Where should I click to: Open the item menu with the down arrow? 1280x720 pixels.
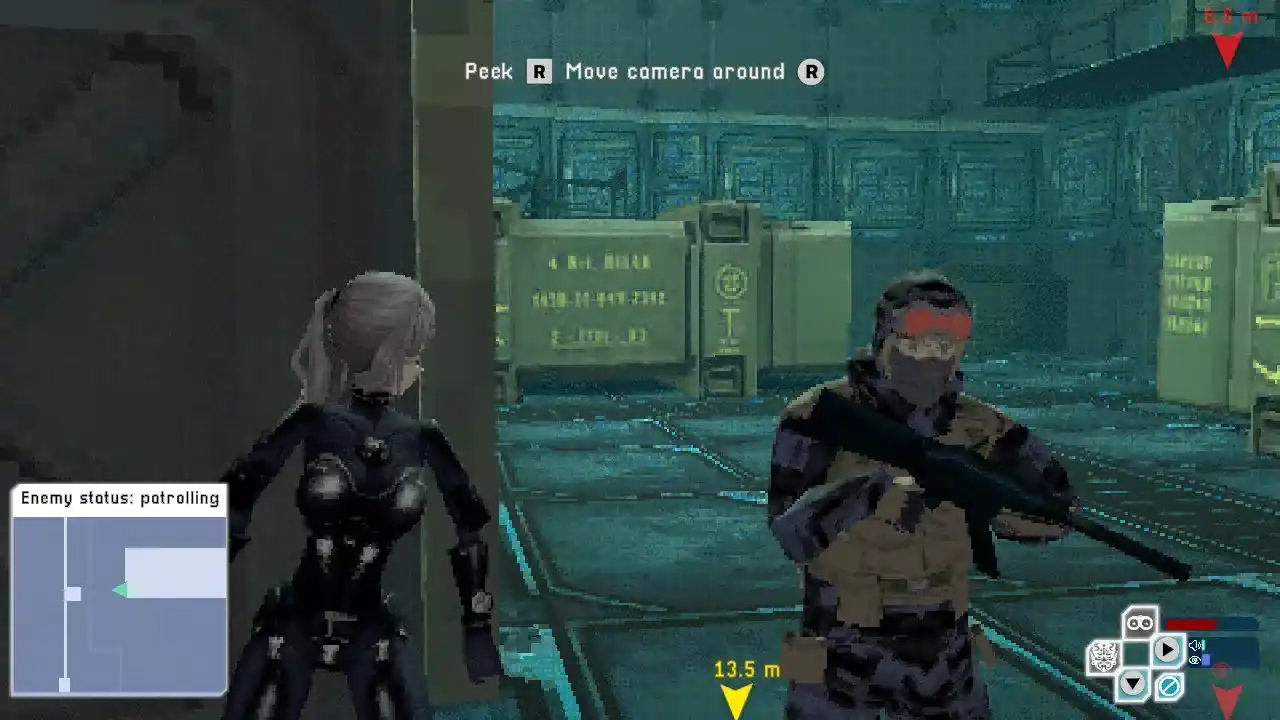tap(1132, 682)
